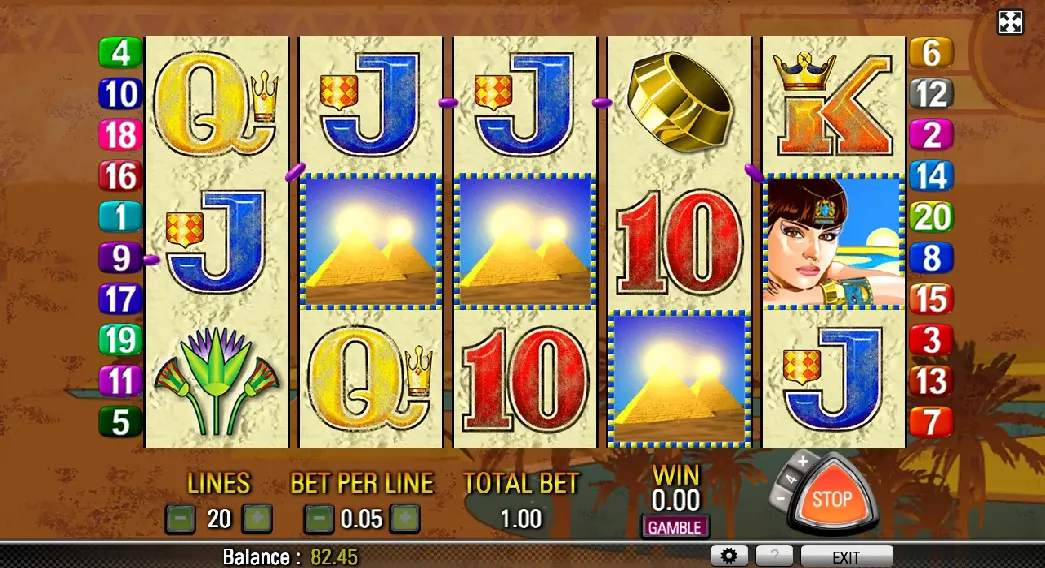Select payline number 6 badge
The height and width of the screenshot is (568, 1045).
coord(930,53)
